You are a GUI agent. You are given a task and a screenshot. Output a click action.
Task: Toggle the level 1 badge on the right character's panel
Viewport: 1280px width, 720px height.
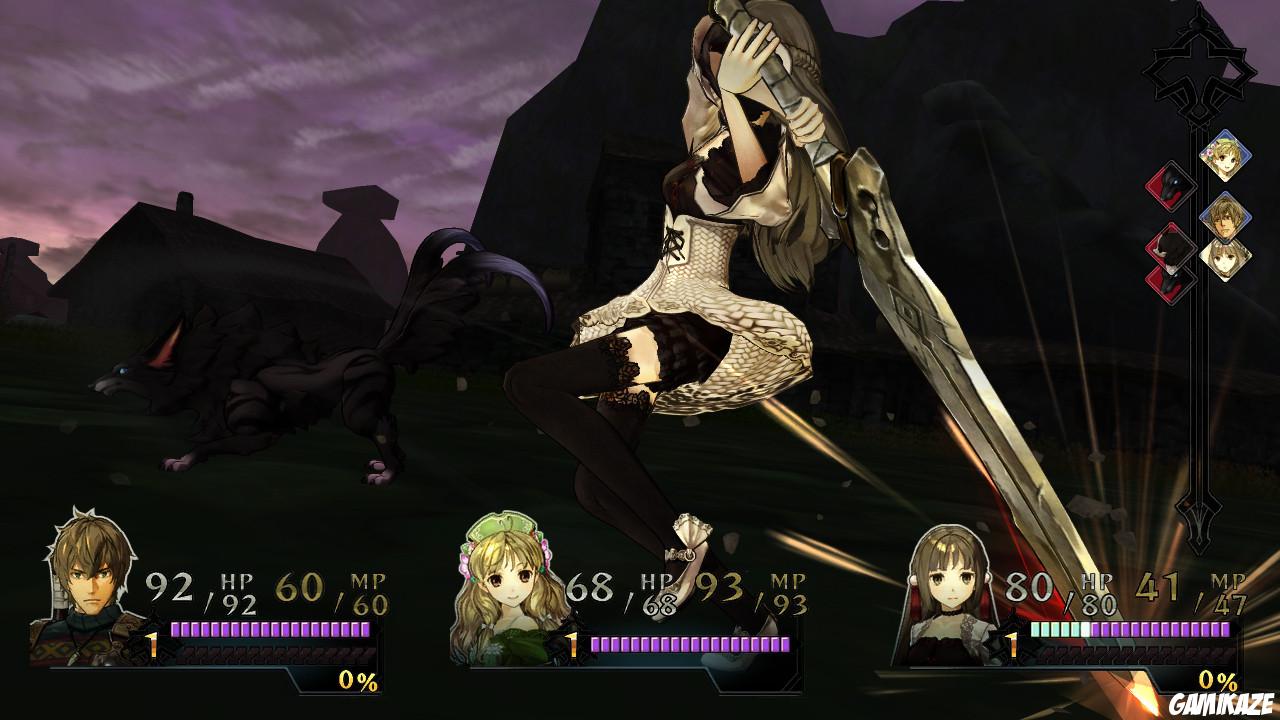(1012, 646)
